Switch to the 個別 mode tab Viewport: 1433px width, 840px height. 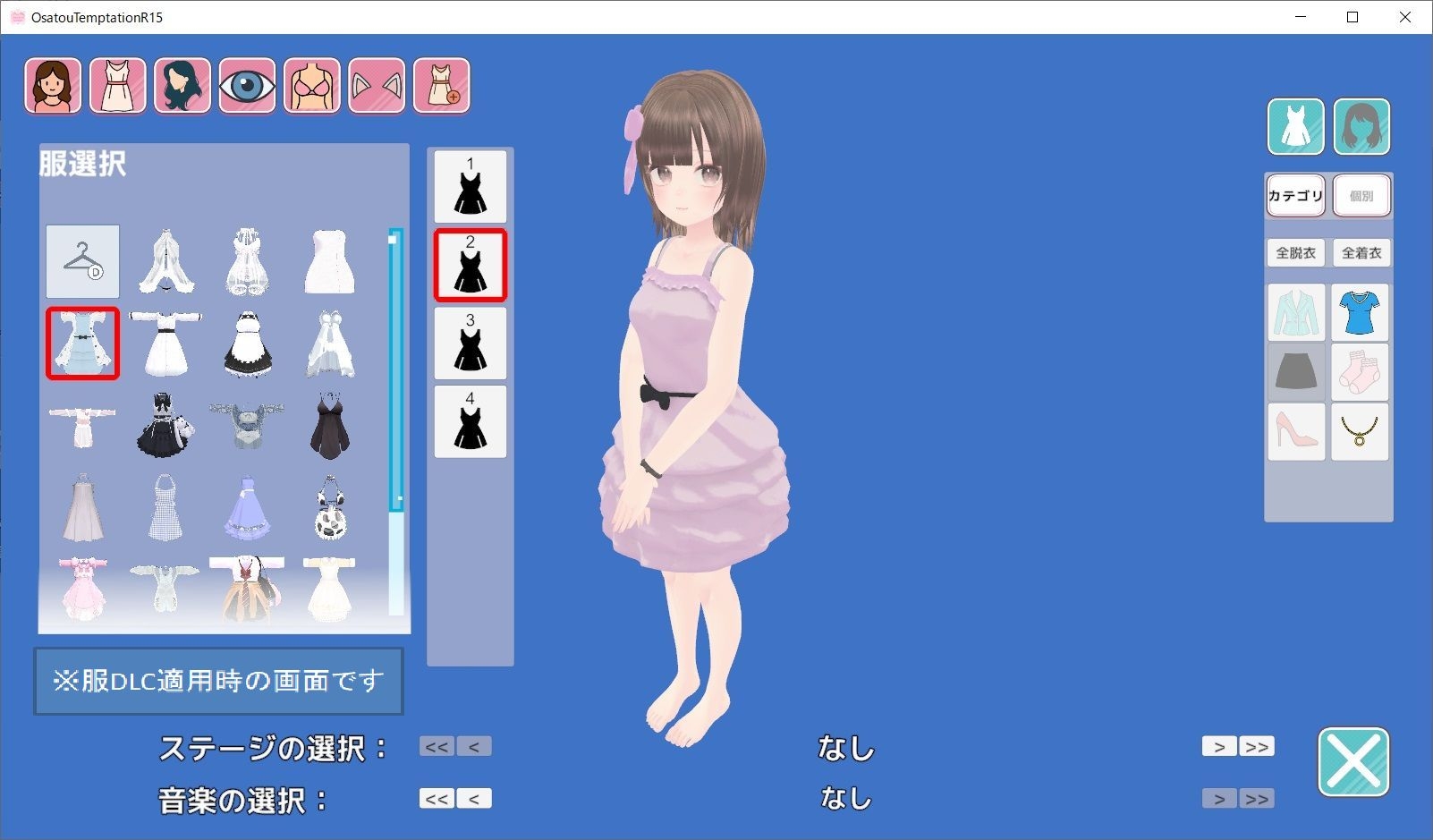[x=1361, y=195]
